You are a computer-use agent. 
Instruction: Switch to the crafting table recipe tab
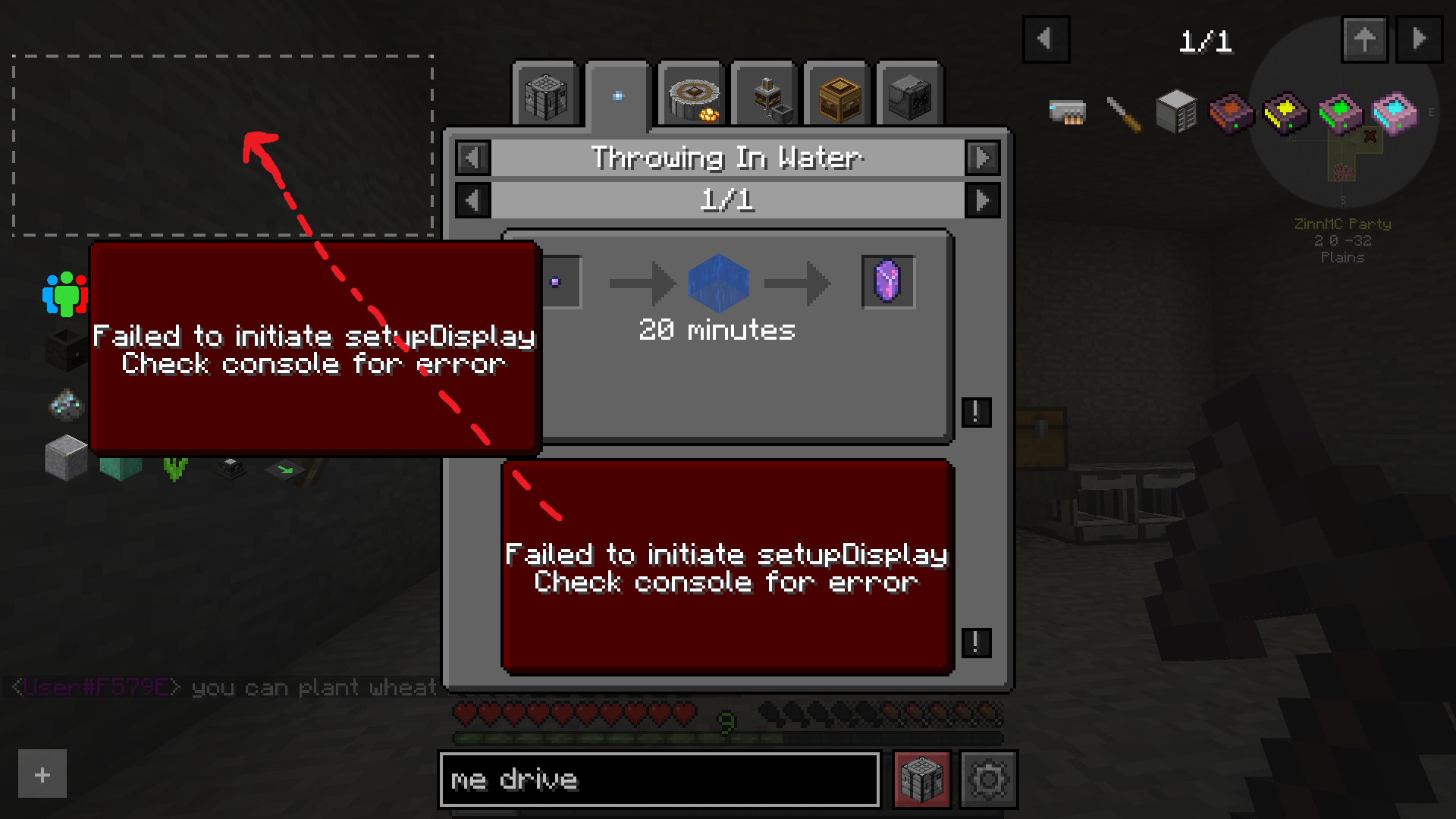(x=545, y=94)
